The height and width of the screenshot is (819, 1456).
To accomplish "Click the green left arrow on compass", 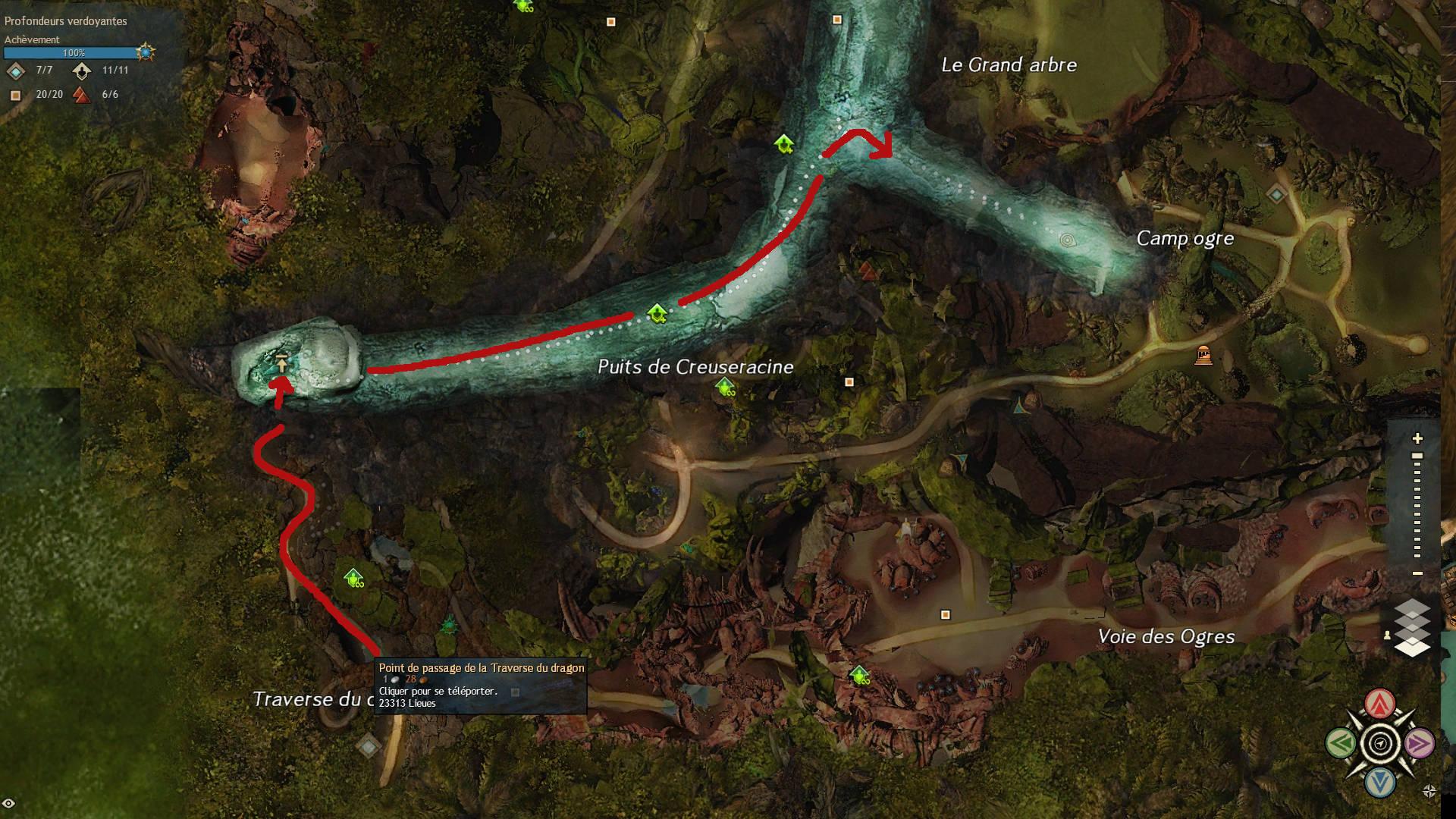I will click(x=1341, y=742).
